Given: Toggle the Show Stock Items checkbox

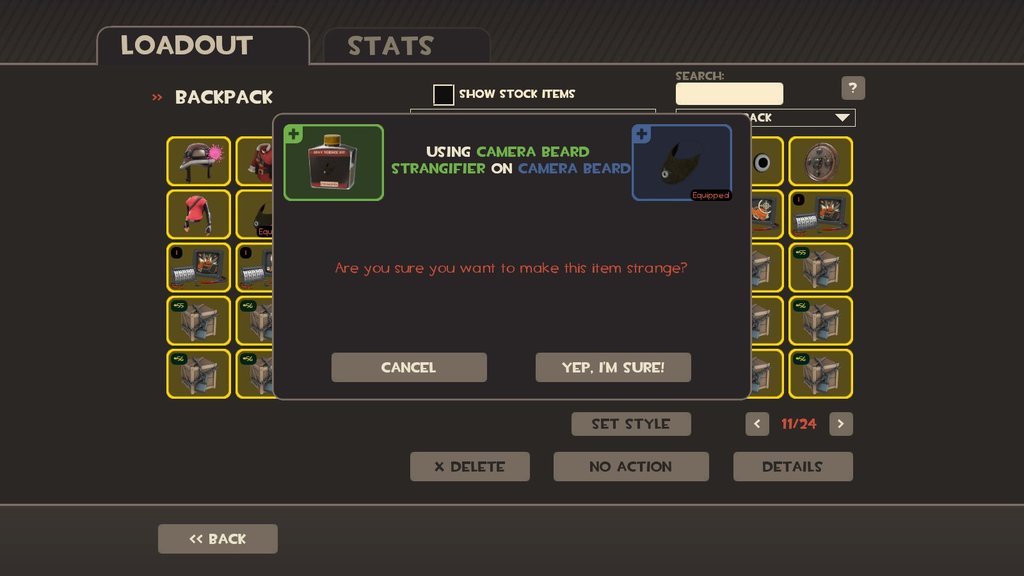Looking at the screenshot, I should coord(443,94).
